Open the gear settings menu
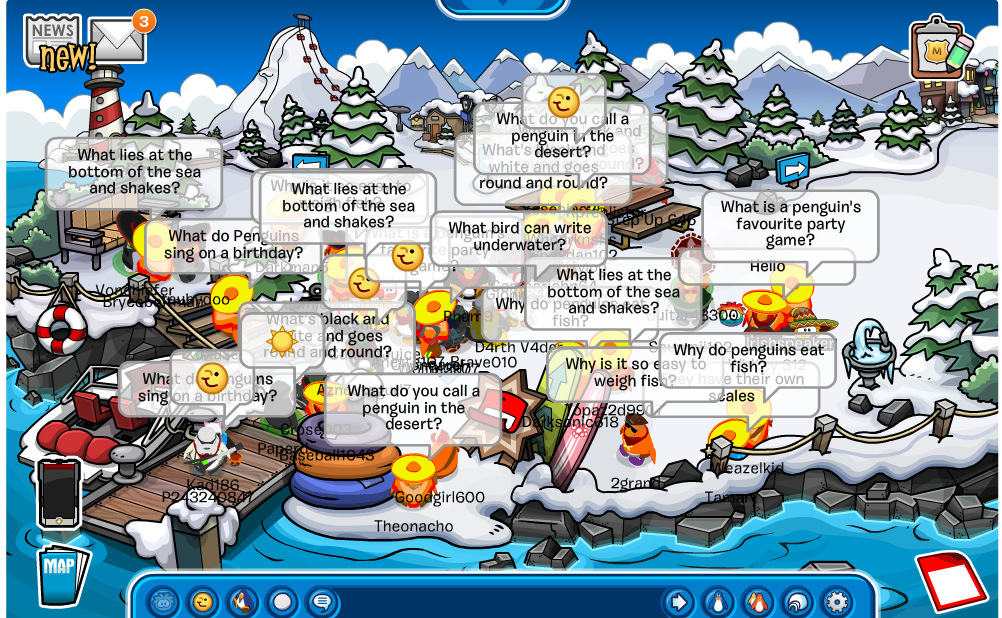The image size is (1002, 618). tap(835, 602)
